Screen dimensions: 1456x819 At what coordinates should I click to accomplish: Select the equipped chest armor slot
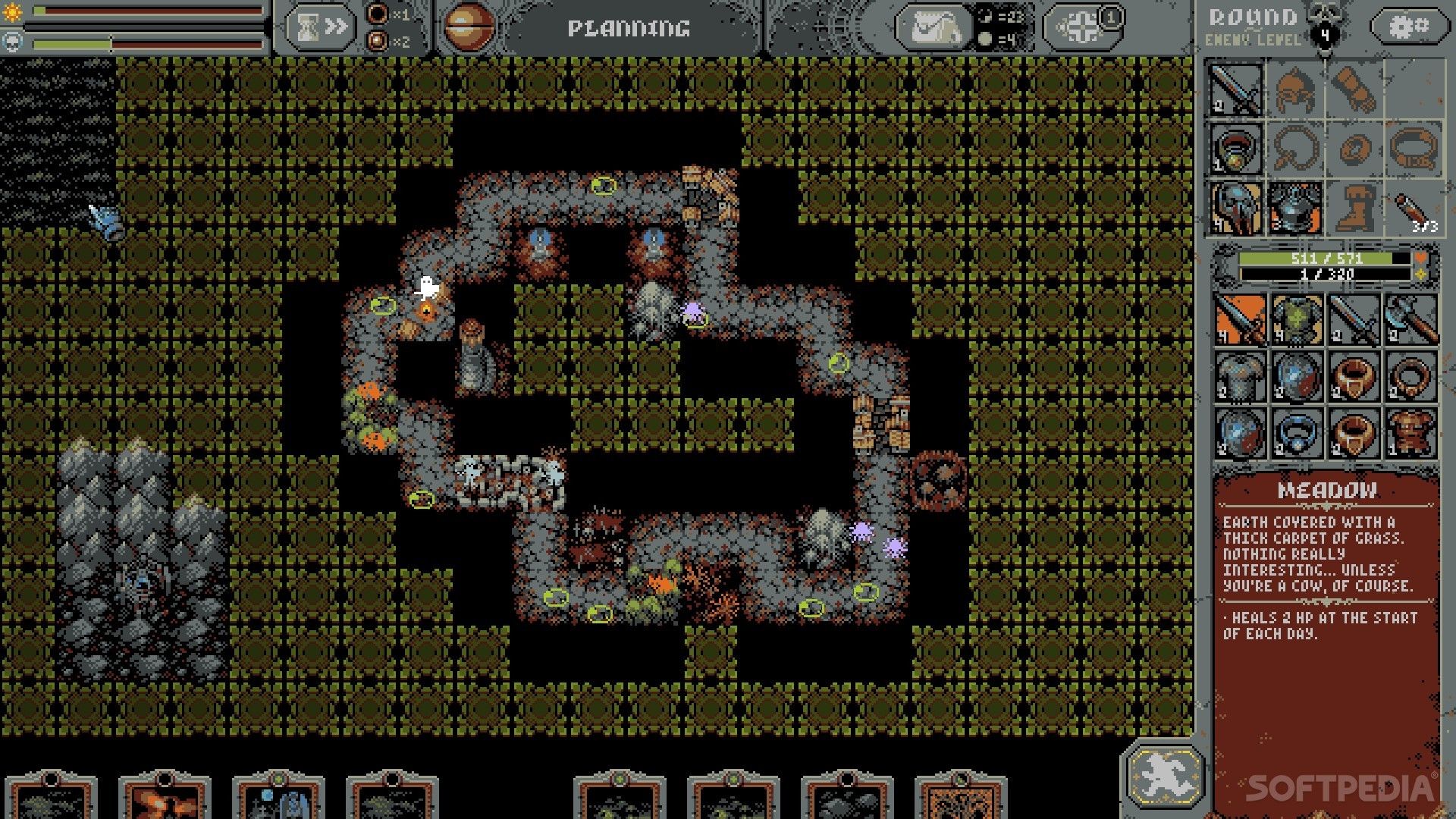coord(1295,208)
